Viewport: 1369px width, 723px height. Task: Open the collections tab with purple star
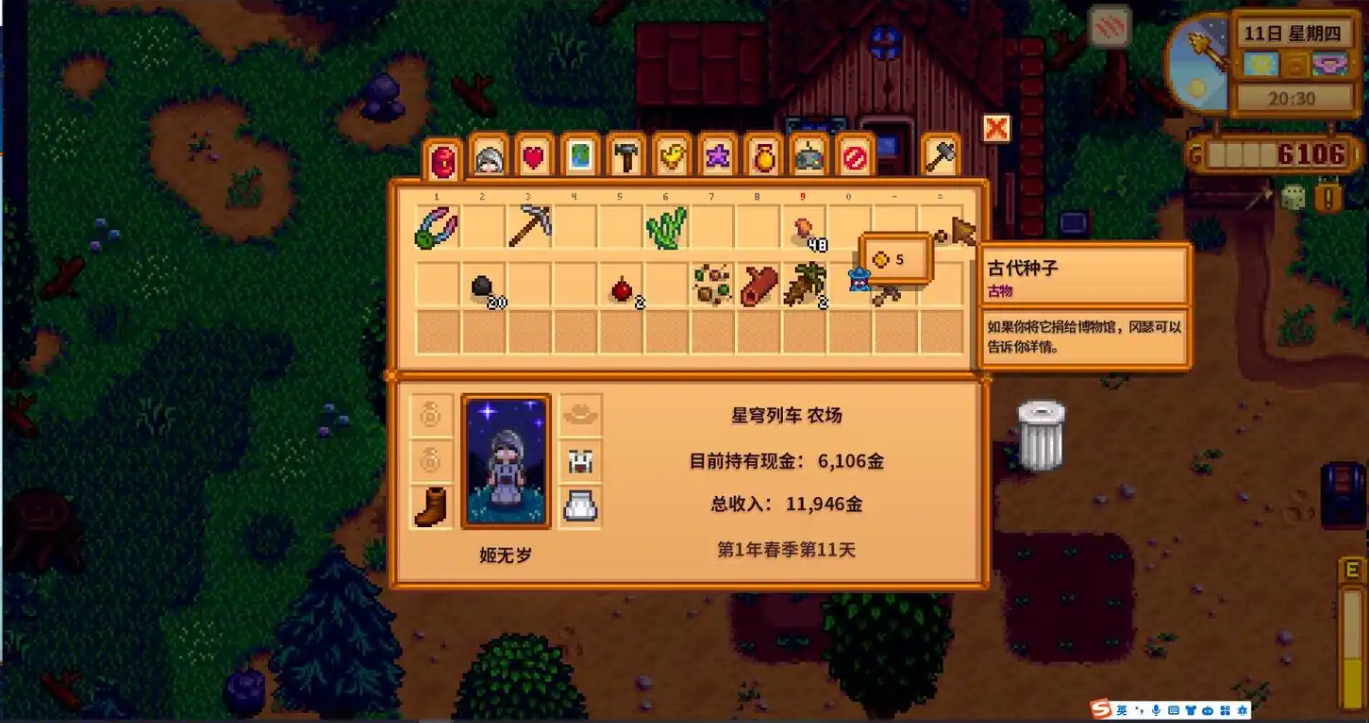717,157
